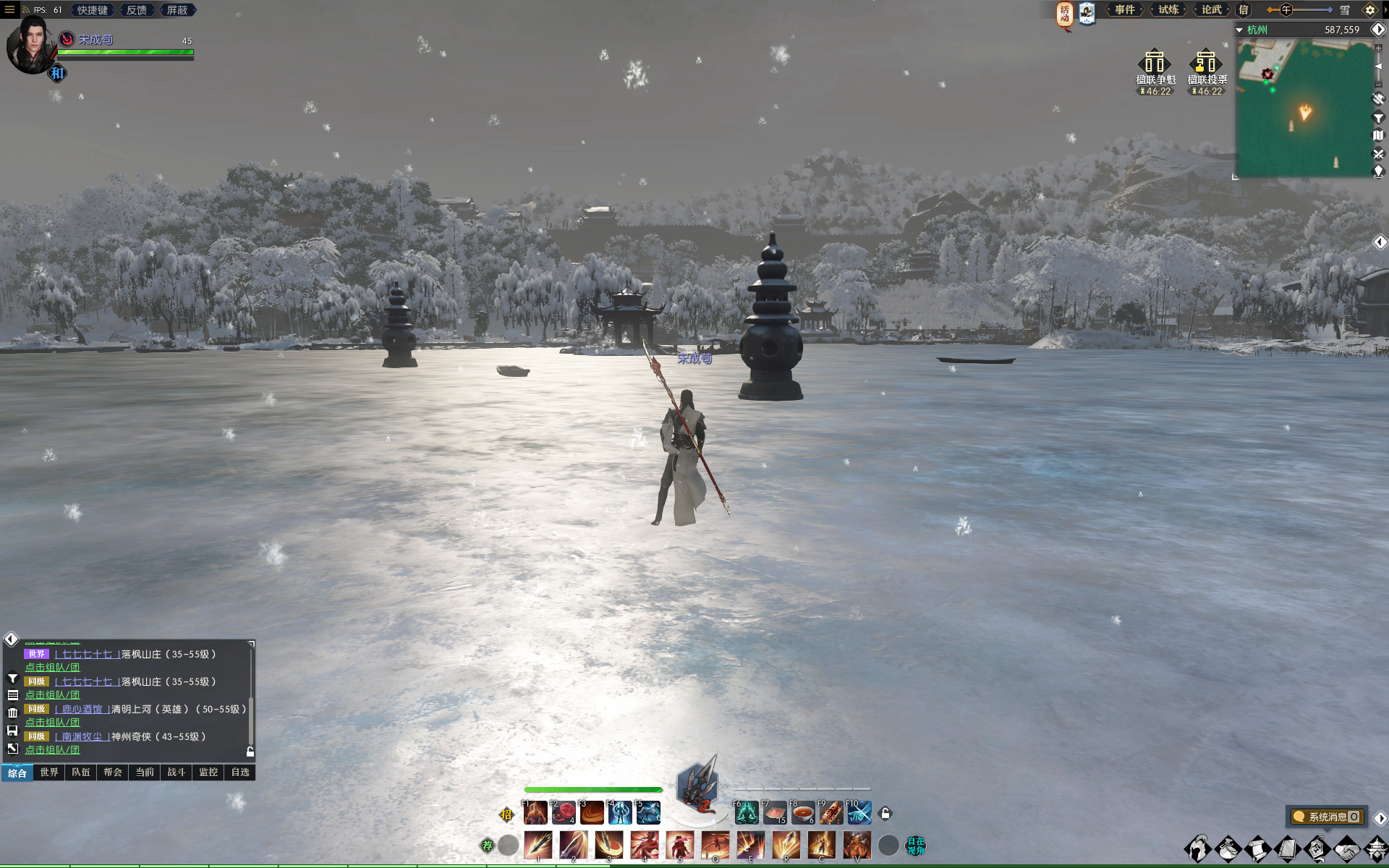Use the red tea bowl item

803,813
